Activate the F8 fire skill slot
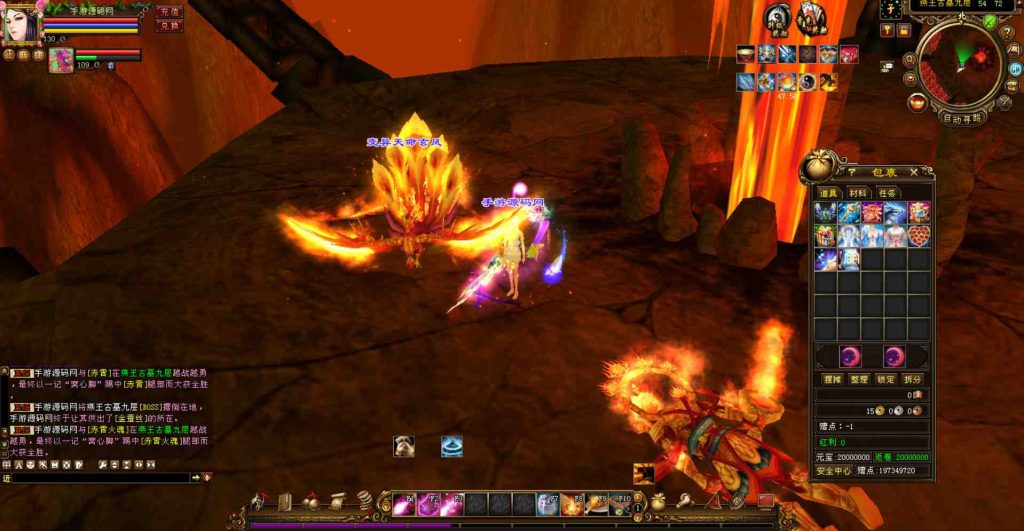This screenshot has width=1024, height=531. 572,503
